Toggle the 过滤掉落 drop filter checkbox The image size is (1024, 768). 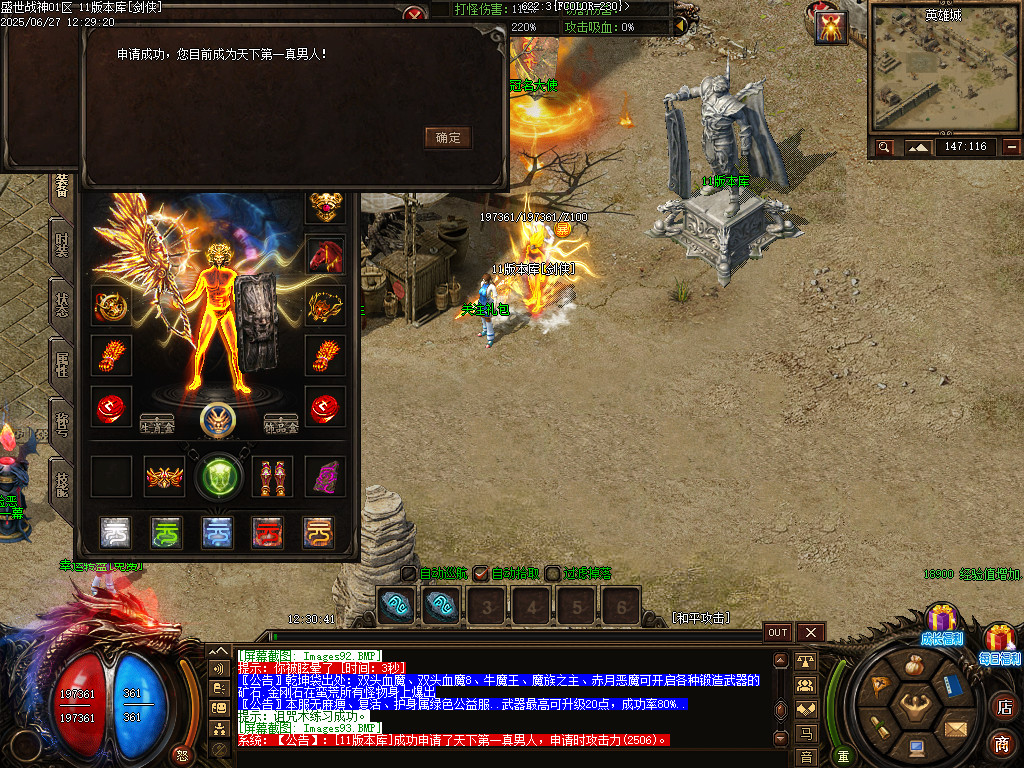(x=553, y=574)
